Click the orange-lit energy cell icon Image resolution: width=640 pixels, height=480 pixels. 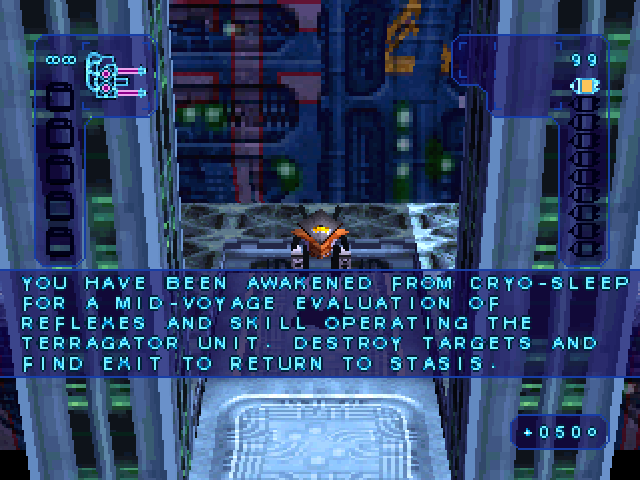583,87
